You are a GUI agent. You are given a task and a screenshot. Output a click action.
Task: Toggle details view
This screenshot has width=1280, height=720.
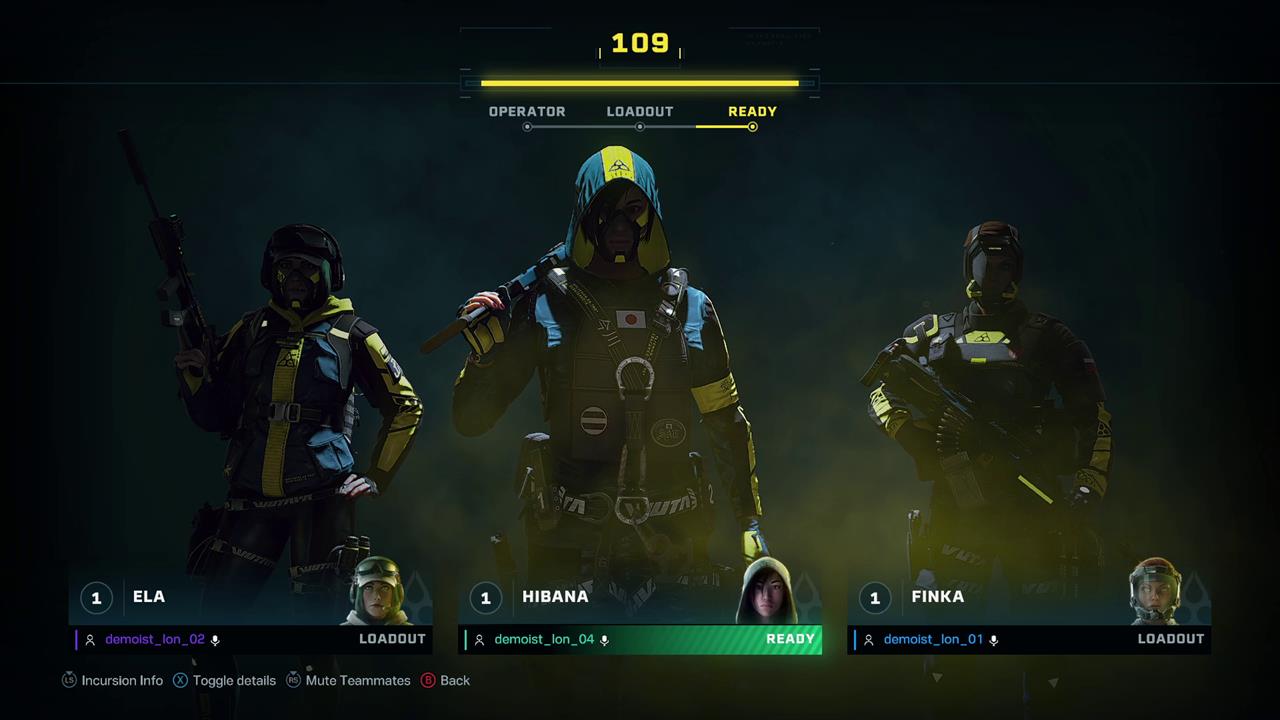coord(224,680)
